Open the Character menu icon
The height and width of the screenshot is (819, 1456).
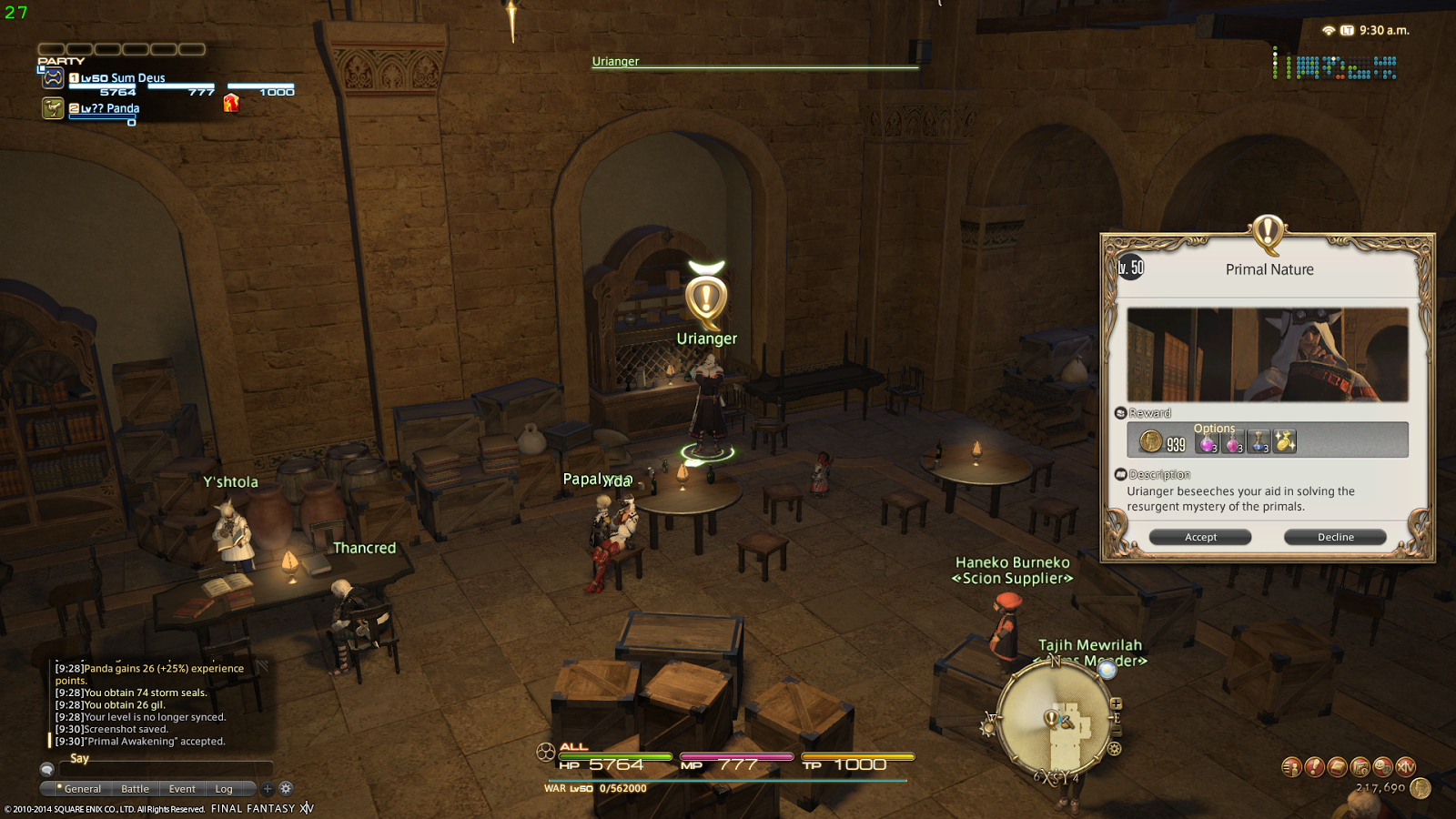1291,767
